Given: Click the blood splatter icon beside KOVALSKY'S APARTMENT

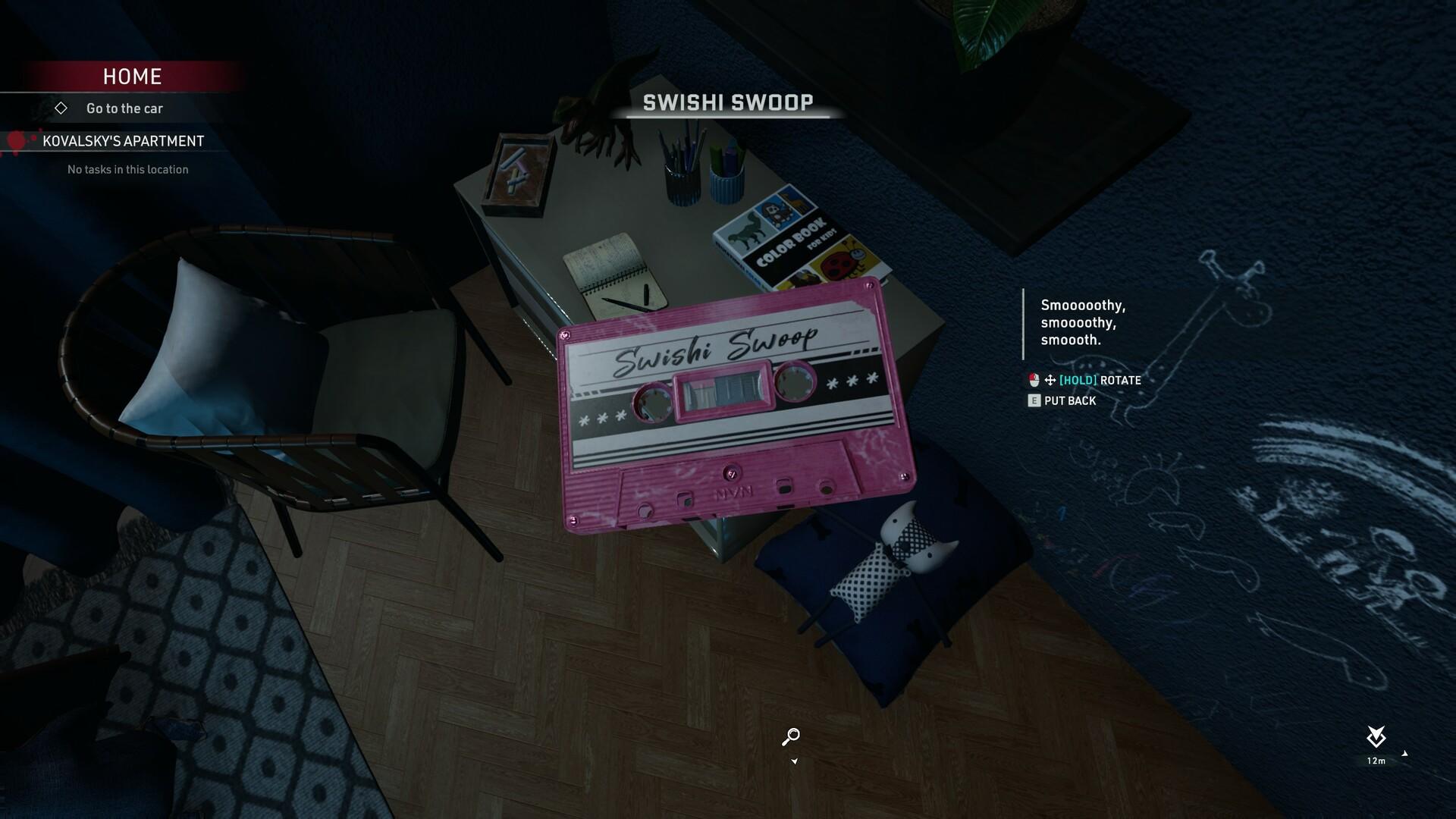Looking at the screenshot, I should [x=17, y=141].
